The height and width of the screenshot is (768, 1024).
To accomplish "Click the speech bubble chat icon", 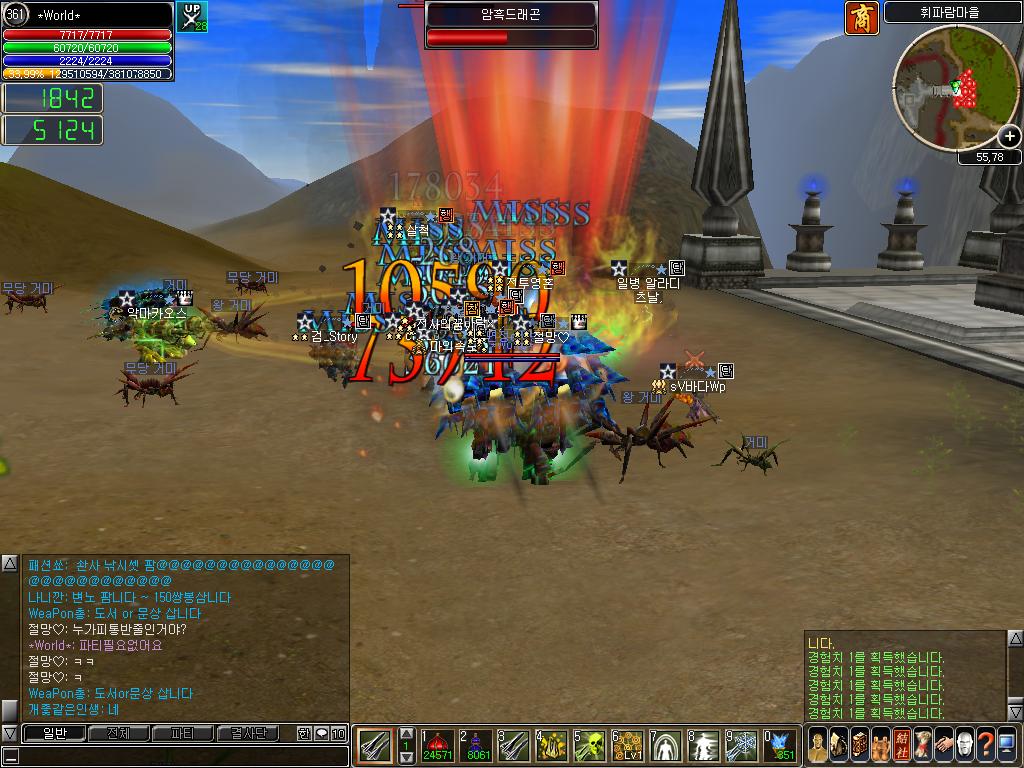I will coord(321,734).
